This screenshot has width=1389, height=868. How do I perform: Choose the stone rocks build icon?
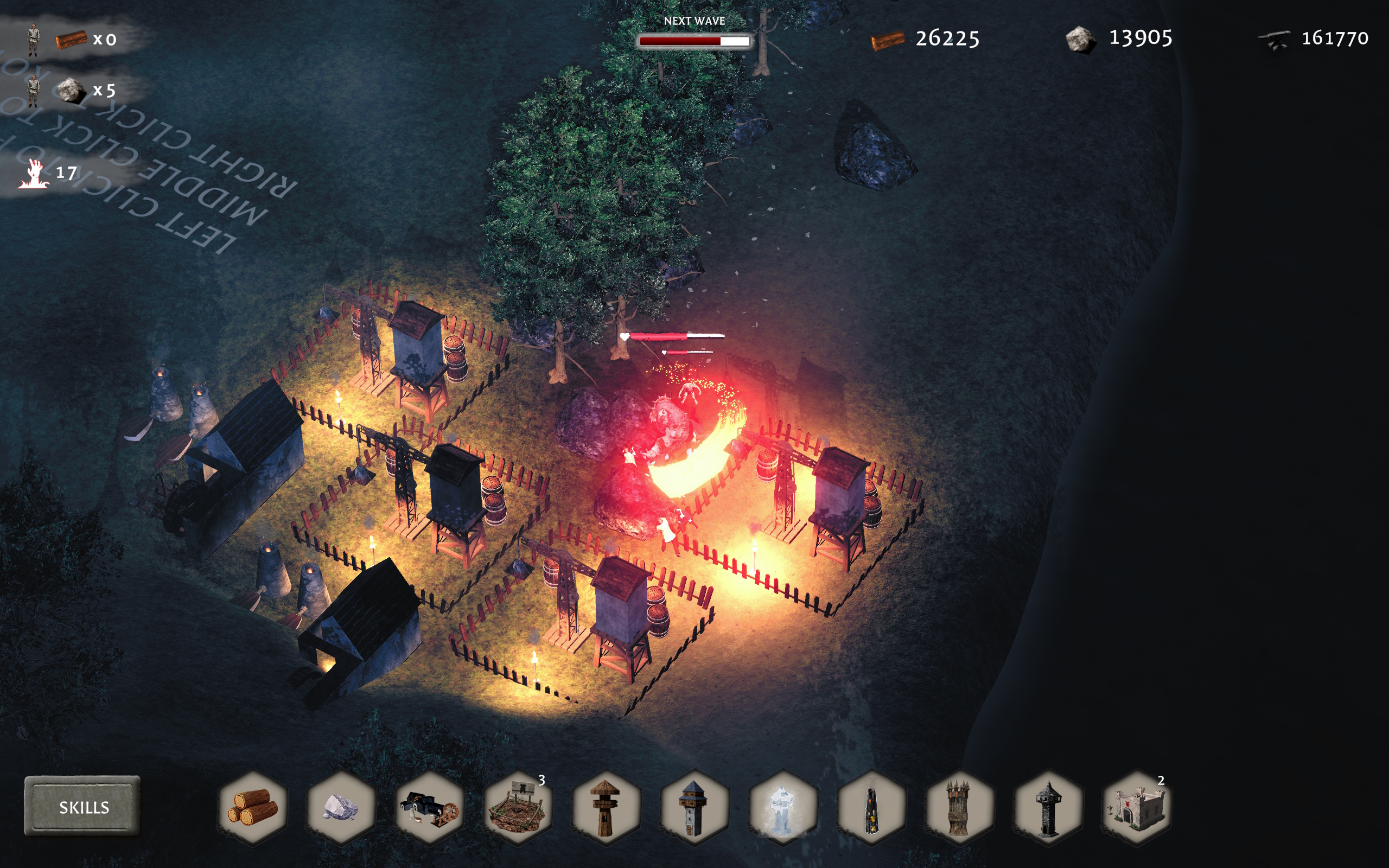[x=341, y=807]
